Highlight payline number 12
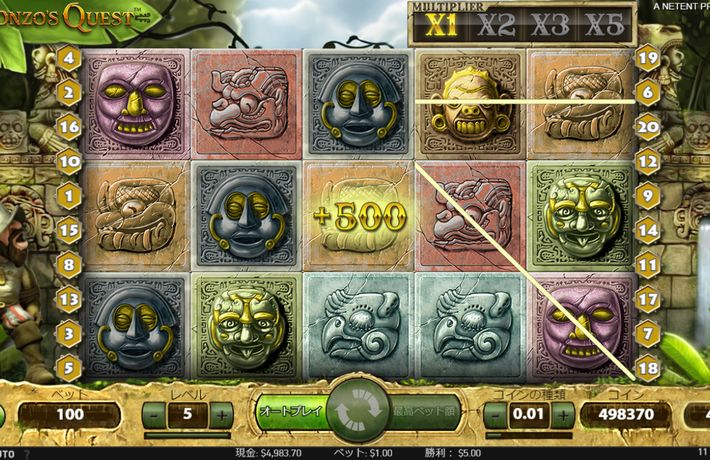Screen dimensions: 710x460 click(647, 160)
